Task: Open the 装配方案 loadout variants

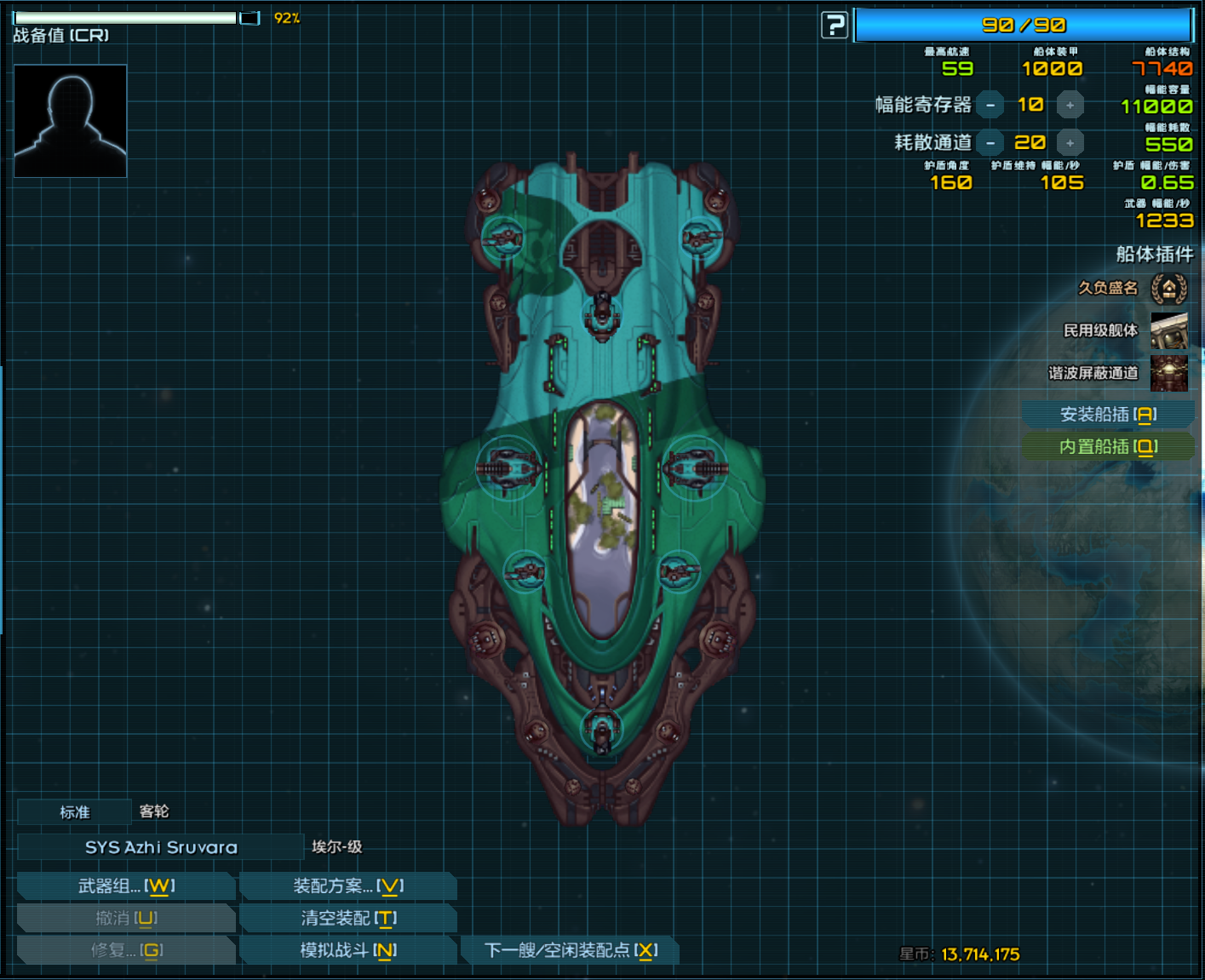Action: click(x=348, y=886)
